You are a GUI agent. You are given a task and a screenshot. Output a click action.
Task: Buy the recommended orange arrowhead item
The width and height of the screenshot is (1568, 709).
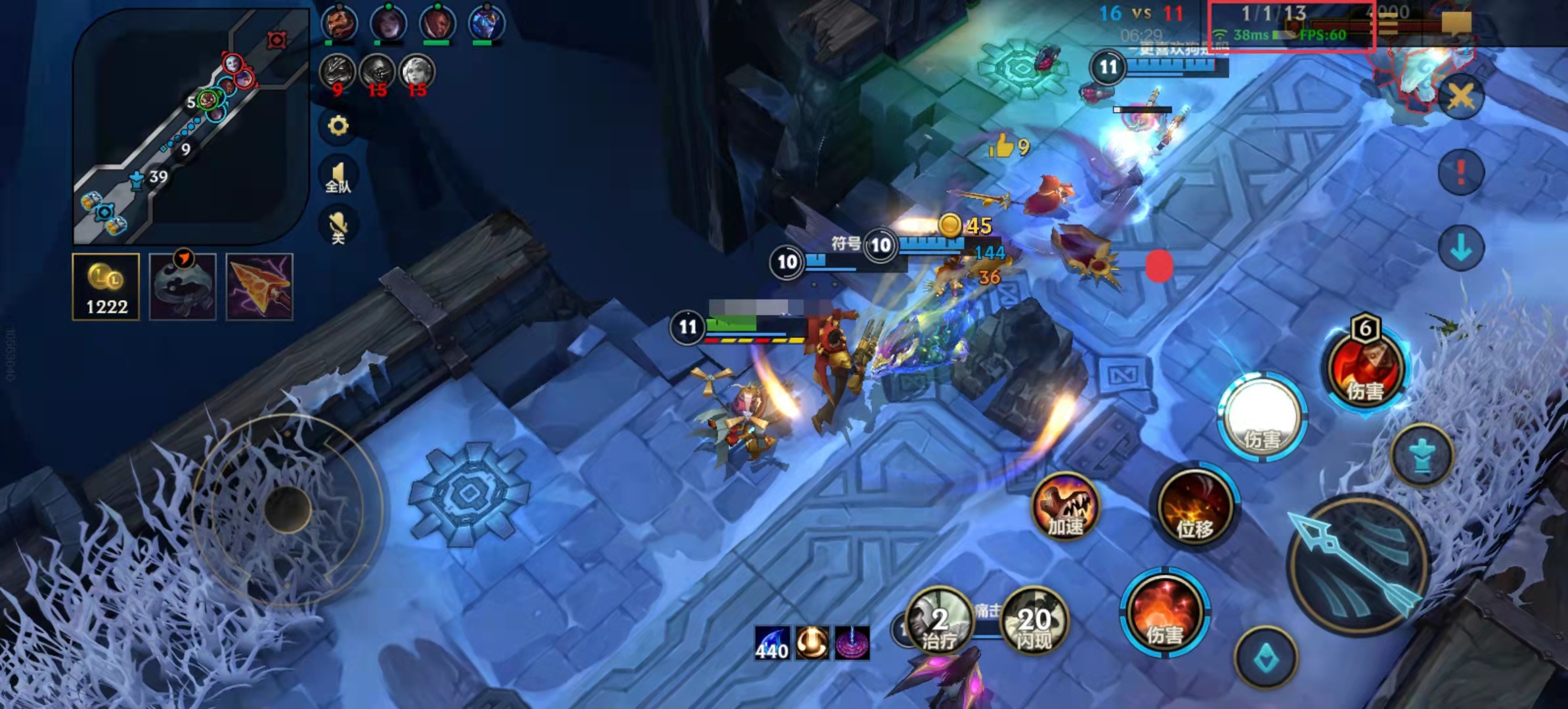(259, 287)
